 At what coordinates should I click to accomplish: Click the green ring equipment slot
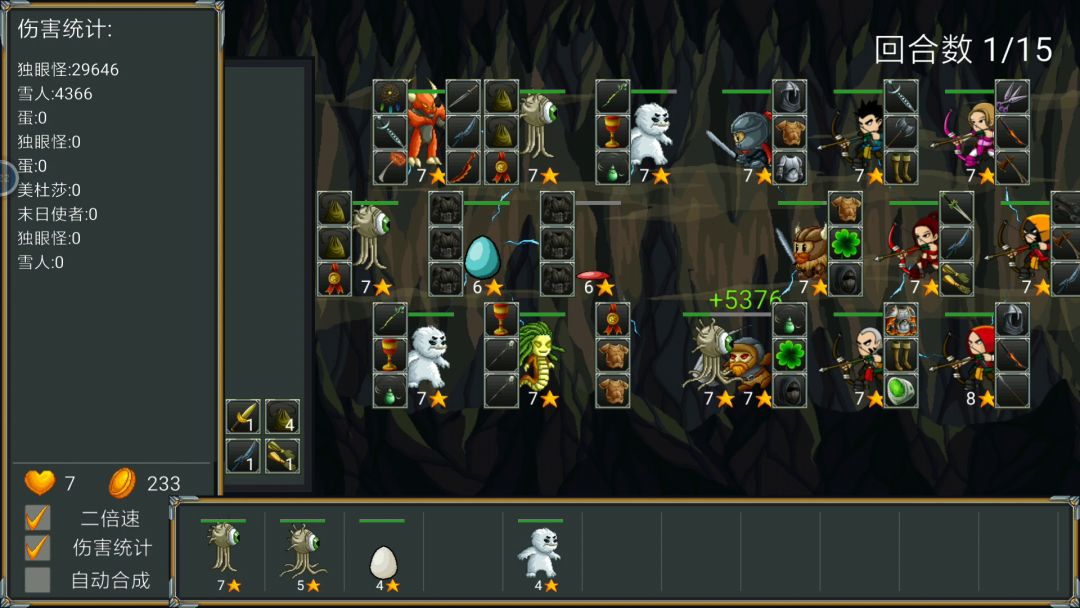click(901, 388)
